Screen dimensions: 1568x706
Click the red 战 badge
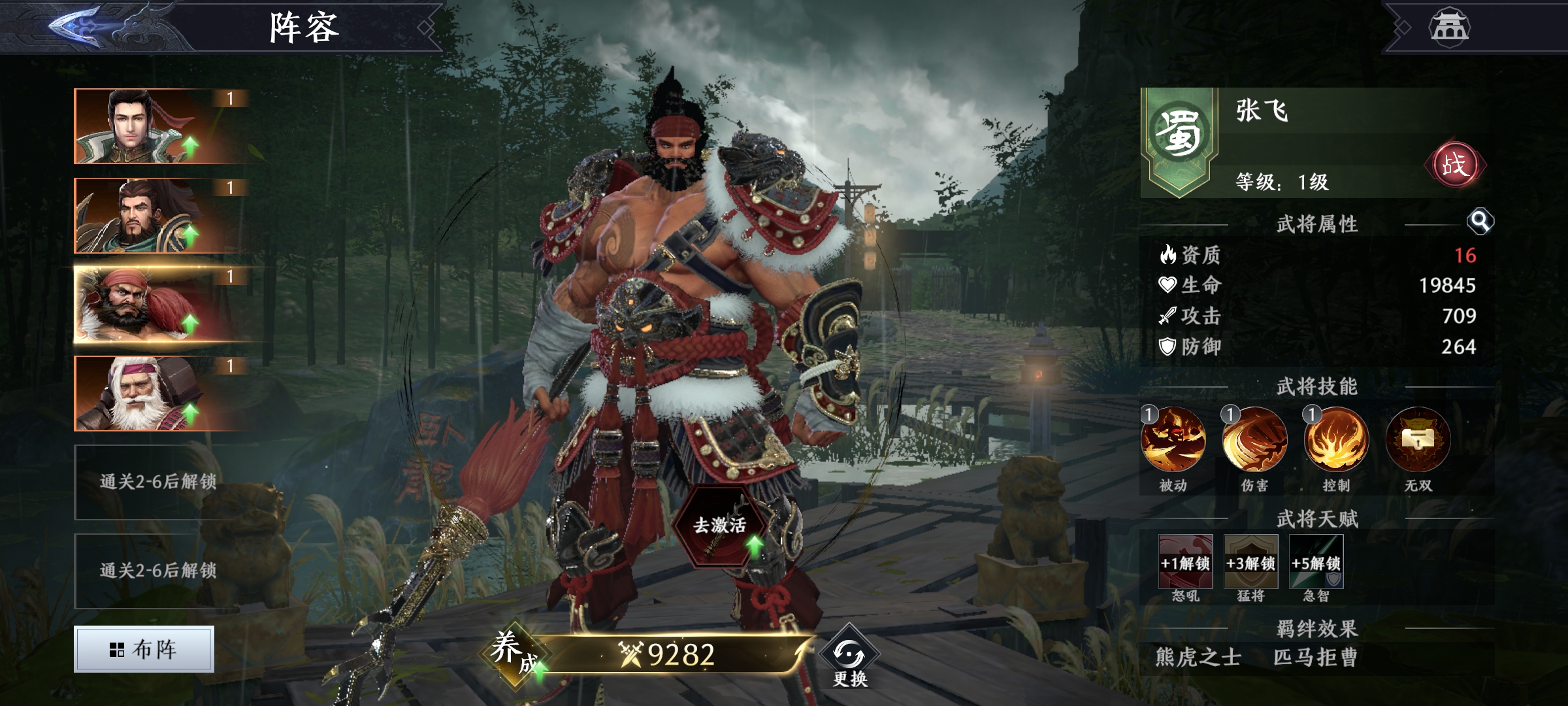[x=1454, y=165]
